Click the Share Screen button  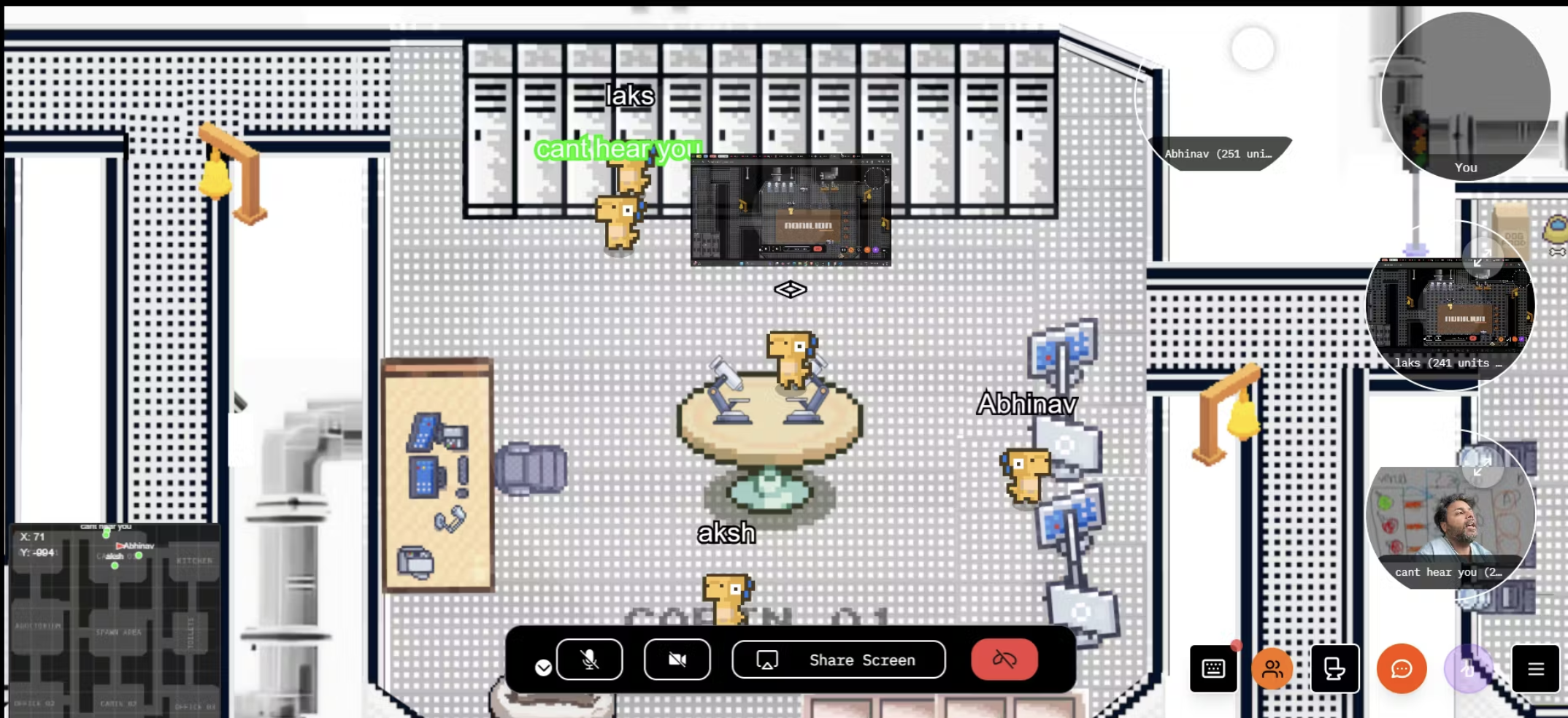[x=839, y=660]
